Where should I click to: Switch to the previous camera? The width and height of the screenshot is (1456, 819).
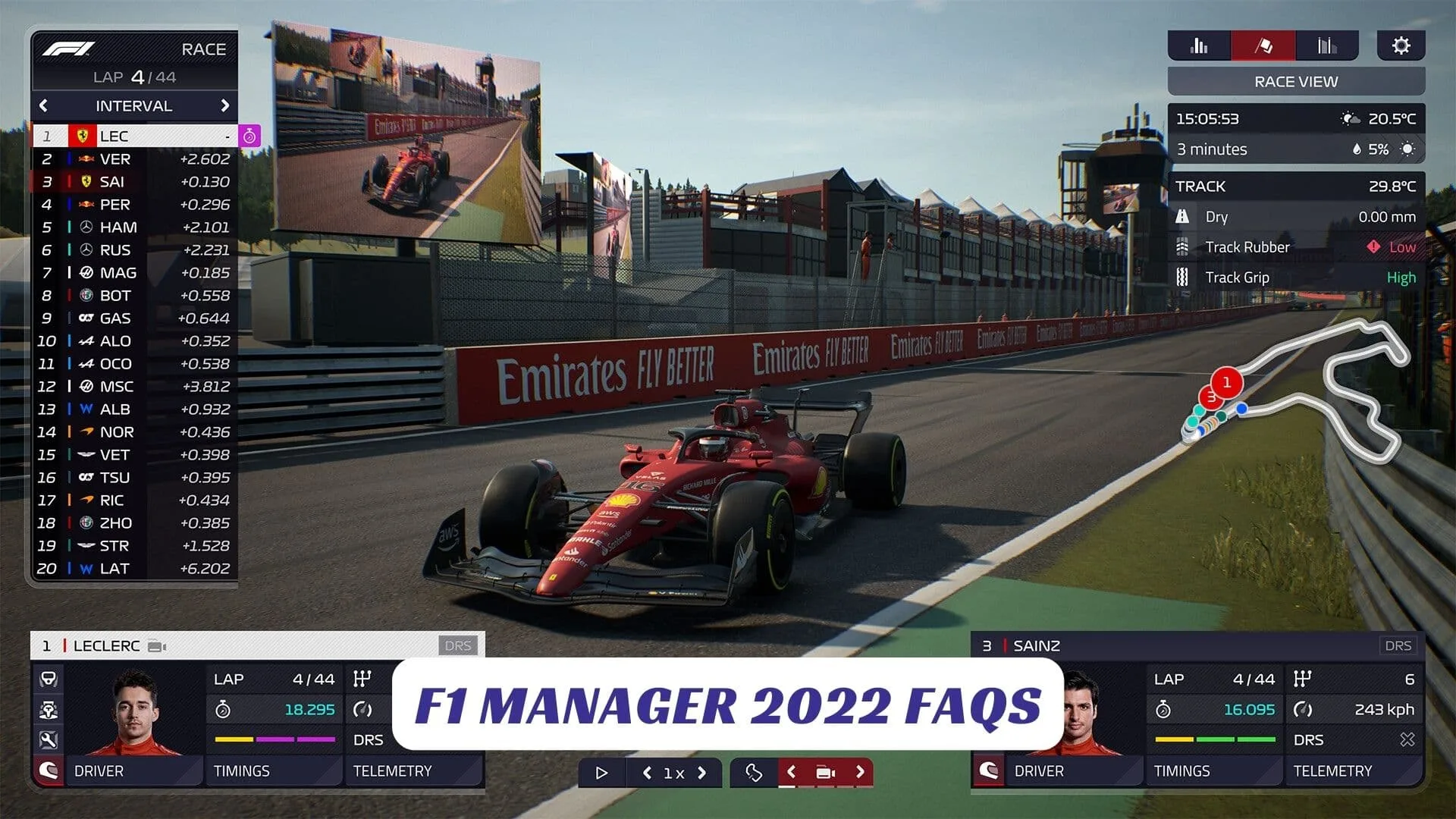pyautogui.click(x=791, y=772)
